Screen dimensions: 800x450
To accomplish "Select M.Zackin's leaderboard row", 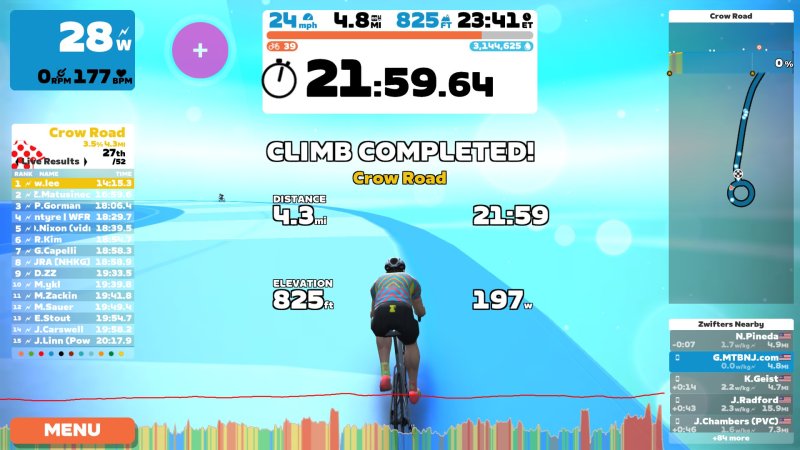I will point(73,295).
